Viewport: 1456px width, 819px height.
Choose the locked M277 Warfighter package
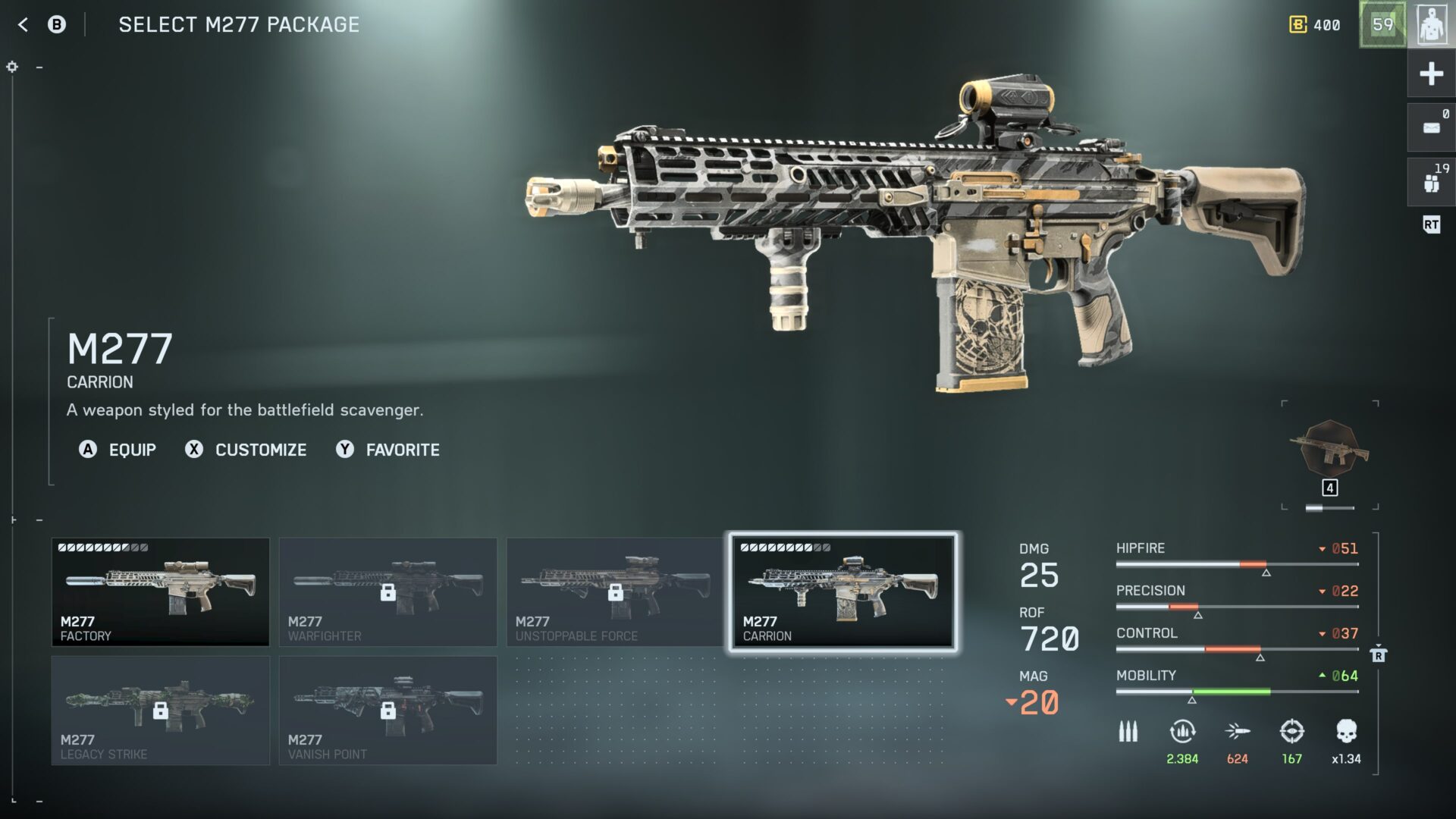pyautogui.click(x=388, y=591)
